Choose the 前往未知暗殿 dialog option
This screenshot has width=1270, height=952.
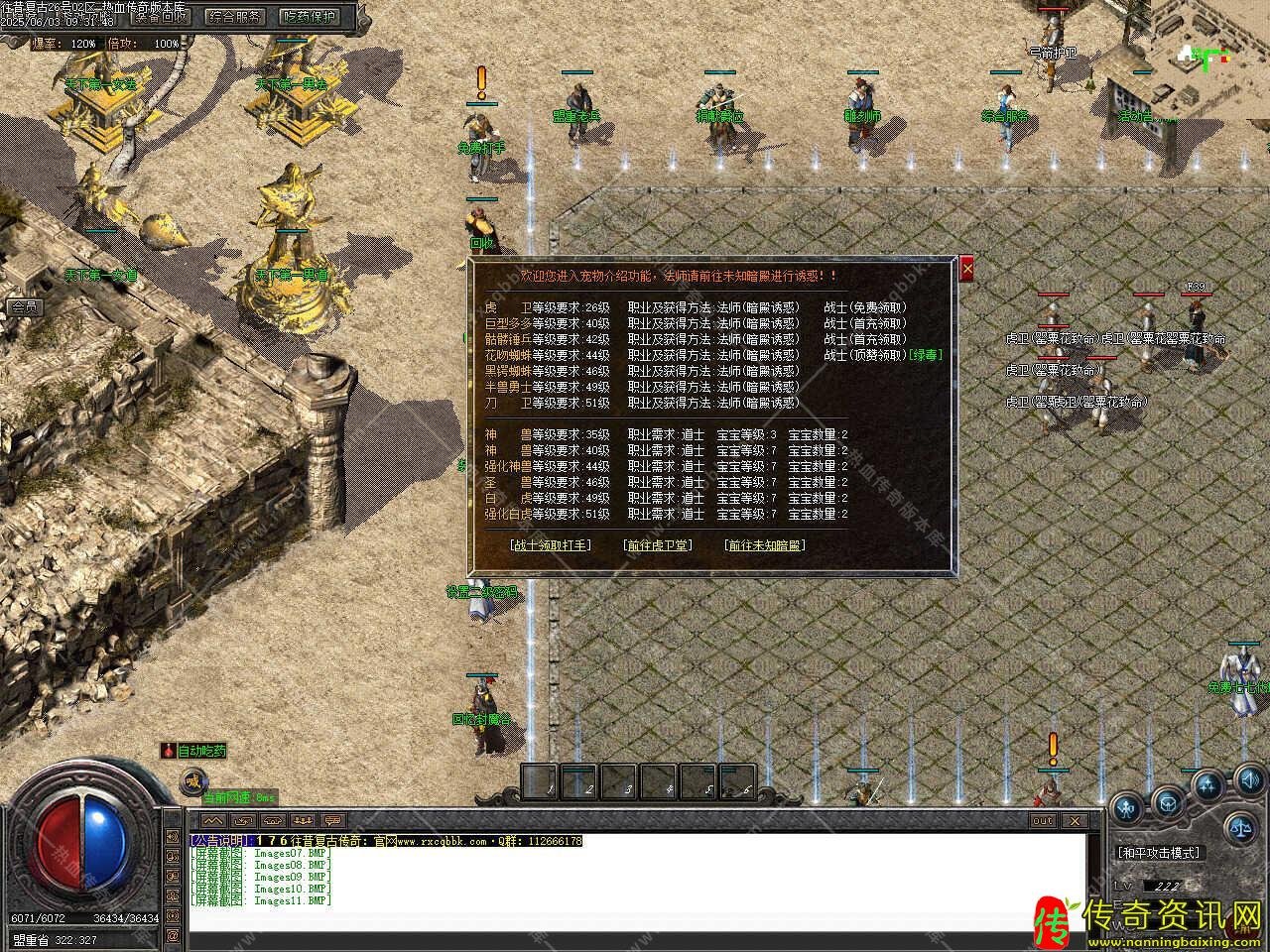coord(764,545)
